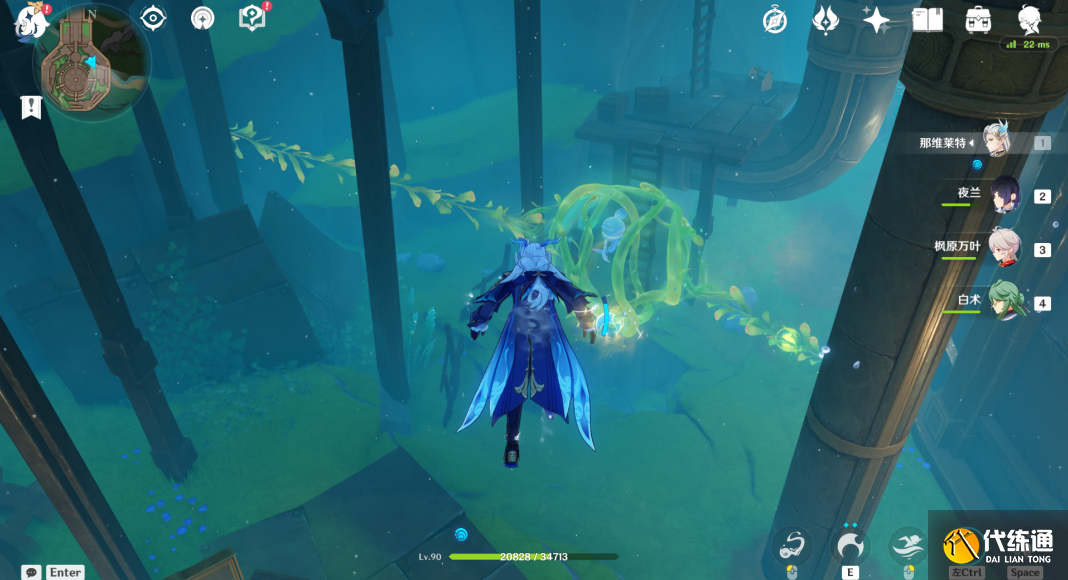Open the Paimon main menu
1068x580 pixels.
tap(31, 20)
